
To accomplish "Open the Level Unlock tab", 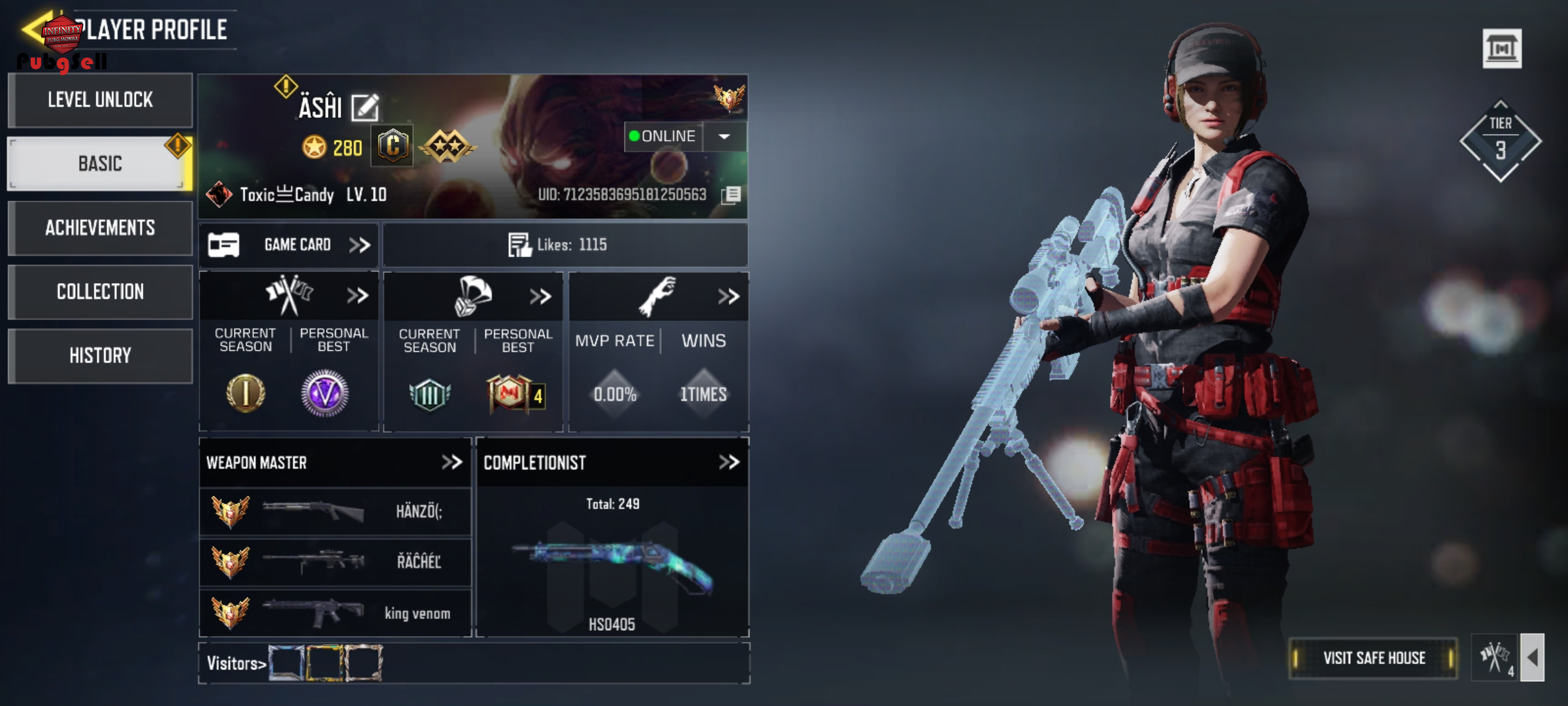I will tap(100, 100).
